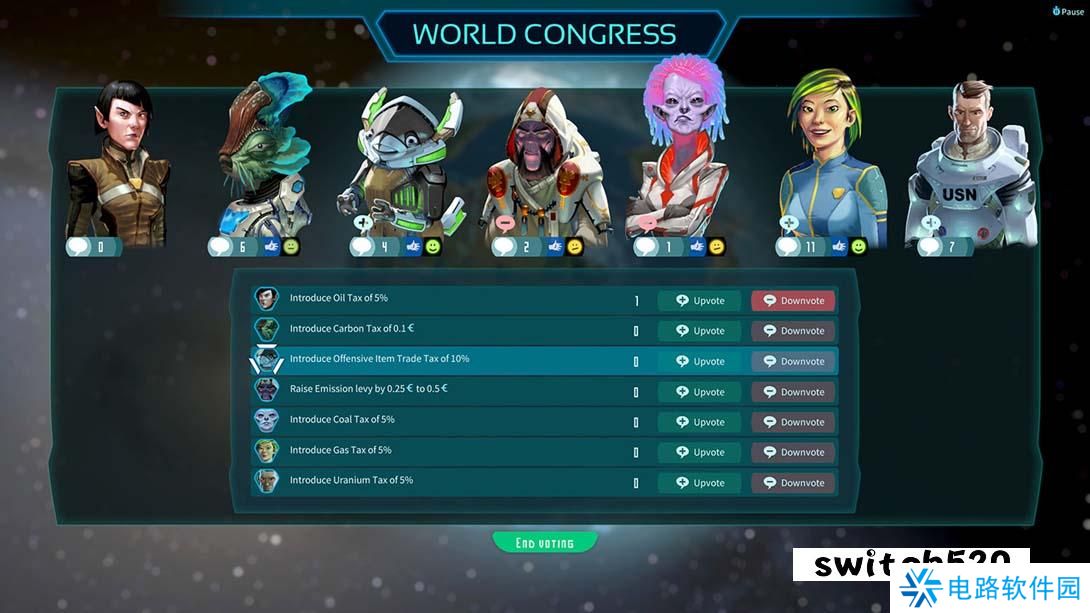Image resolution: width=1090 pixels, height=613 pixels.
Task: Downvote the Oil Tax of 5% proposal
Action: [793, 300]
